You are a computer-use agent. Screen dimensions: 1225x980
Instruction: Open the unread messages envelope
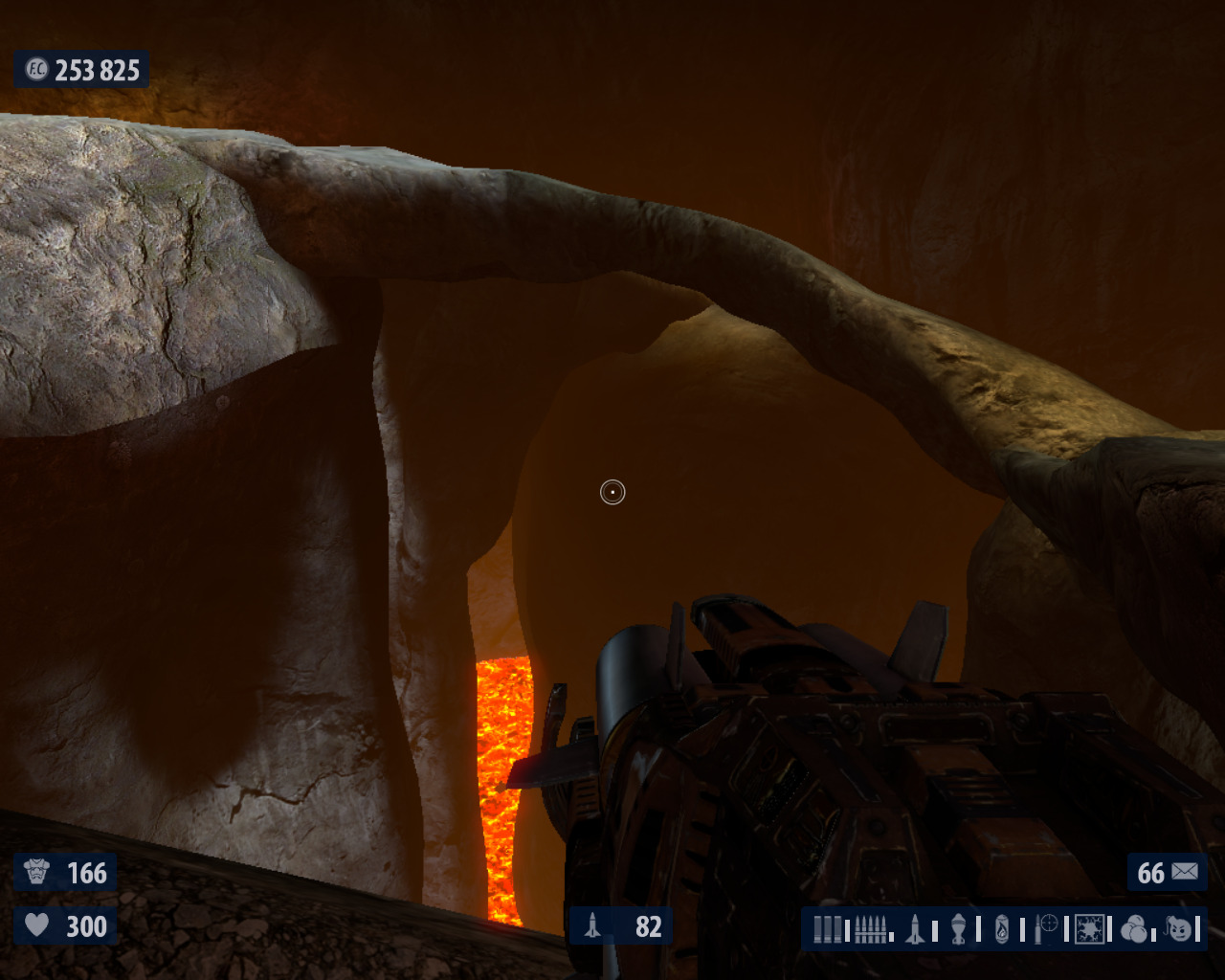click(1184, 872)
